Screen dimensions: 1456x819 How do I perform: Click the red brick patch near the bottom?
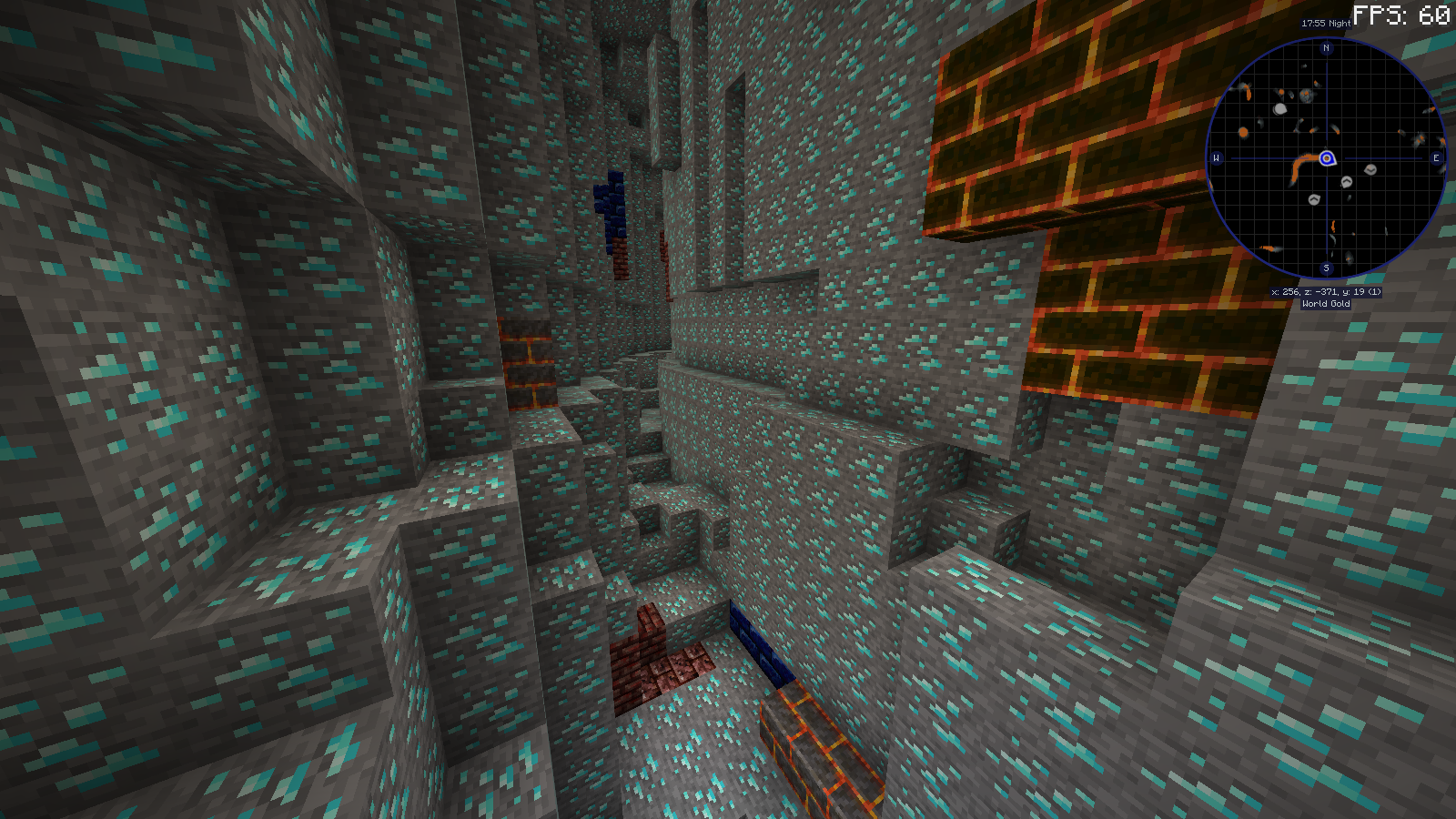coord(648,655)
